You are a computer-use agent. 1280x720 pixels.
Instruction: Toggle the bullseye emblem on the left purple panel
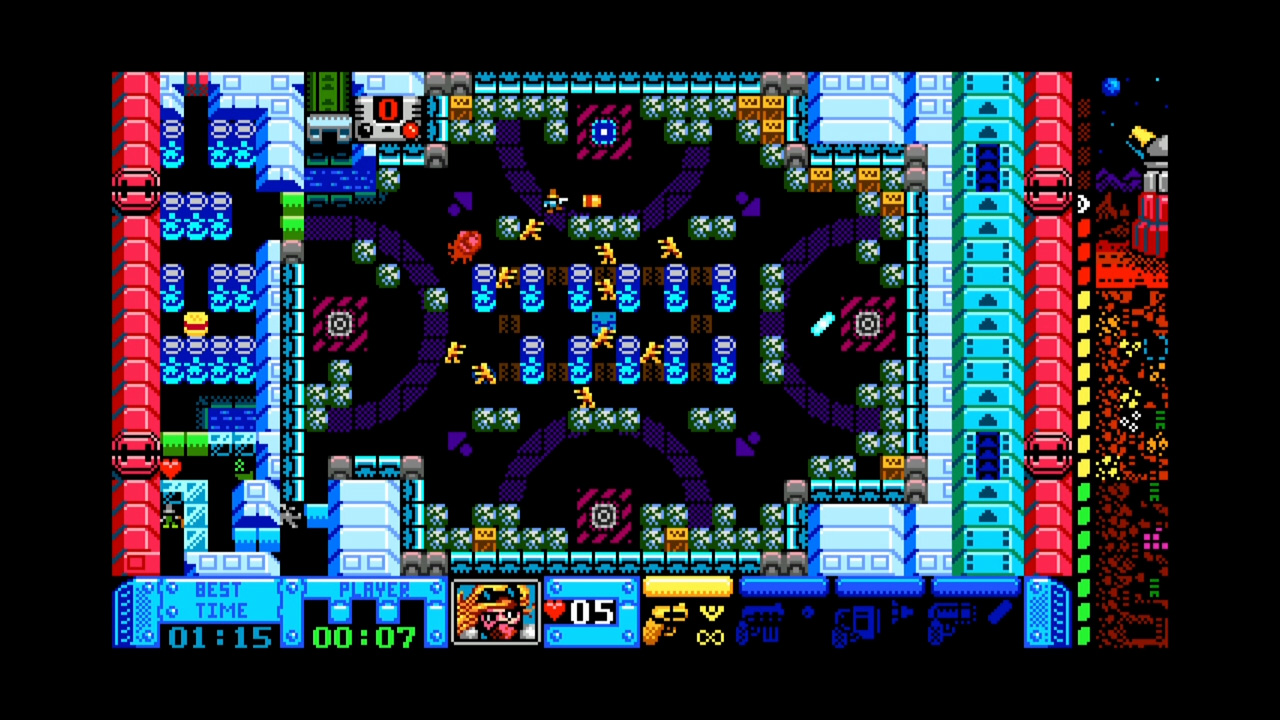click(340, 323)
